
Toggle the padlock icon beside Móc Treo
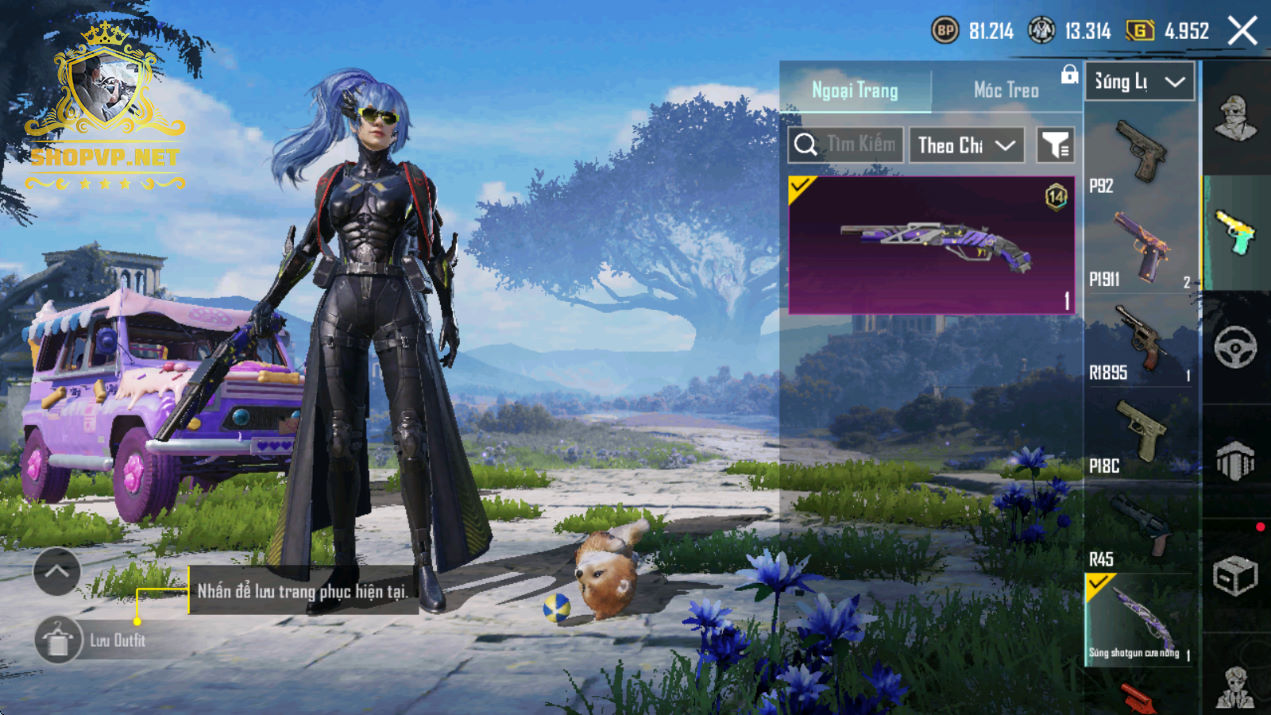(x=1069, y=74)
